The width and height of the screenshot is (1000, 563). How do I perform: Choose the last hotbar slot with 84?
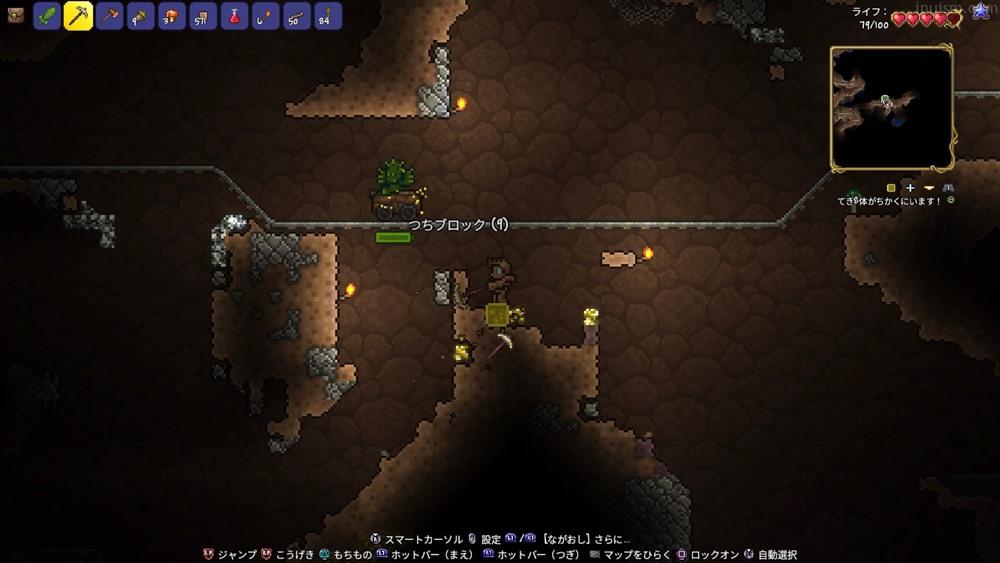coord(327,16)
